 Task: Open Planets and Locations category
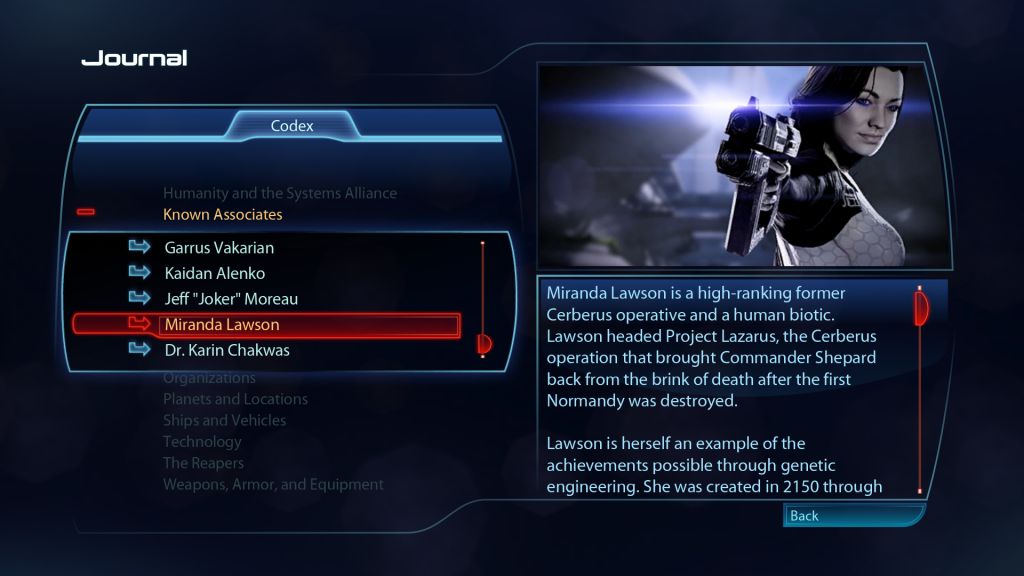click(x=235, y=399)
